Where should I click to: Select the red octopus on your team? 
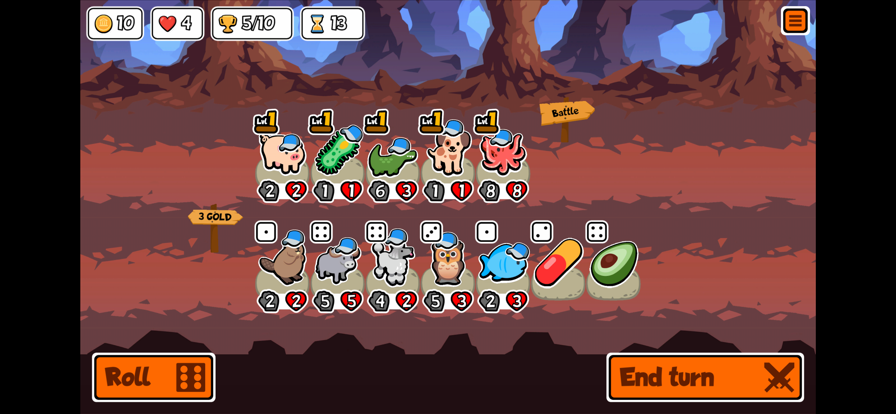502,153
